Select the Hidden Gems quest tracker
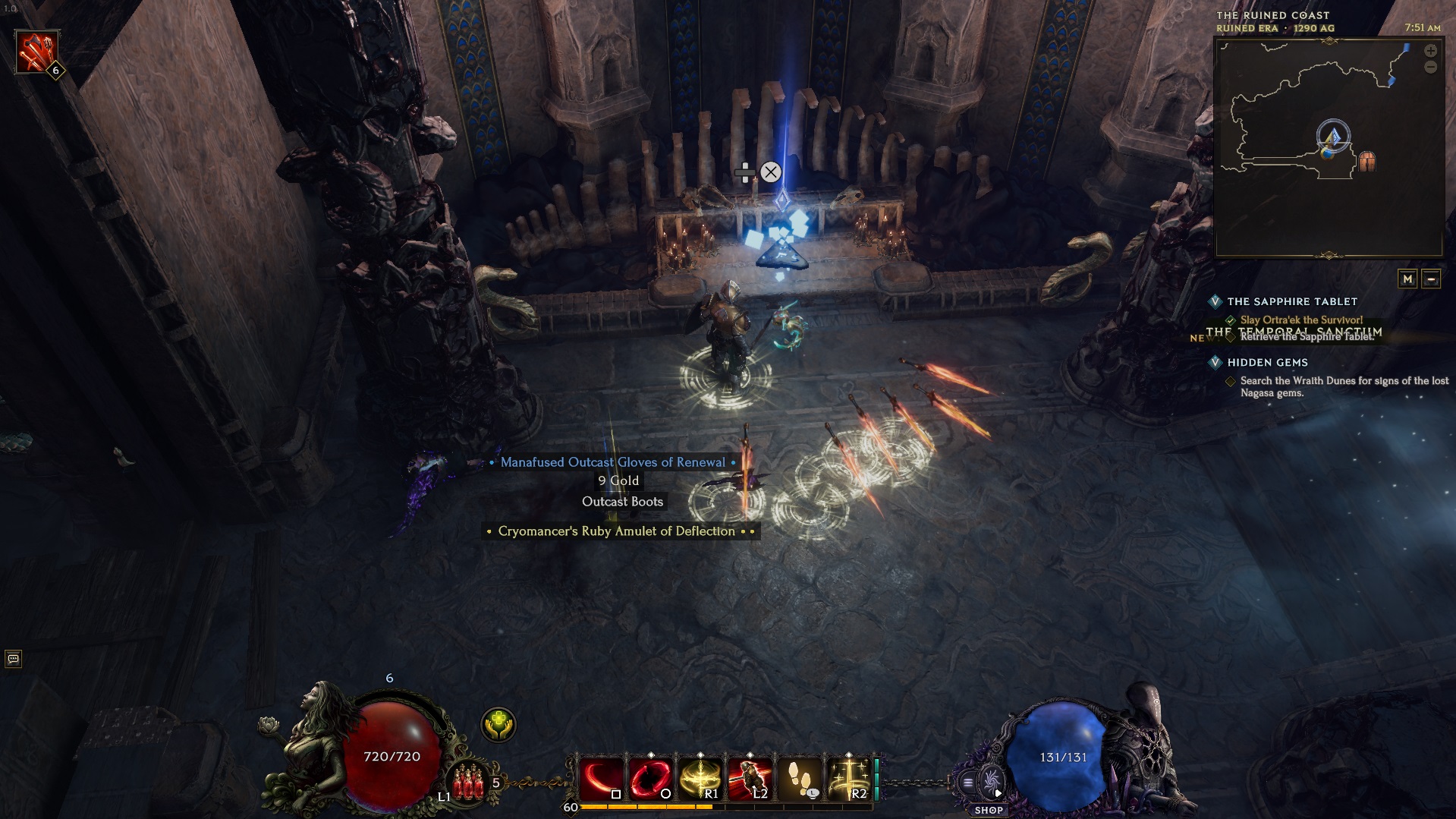The image size is (1456, 819). point(1267,362)
